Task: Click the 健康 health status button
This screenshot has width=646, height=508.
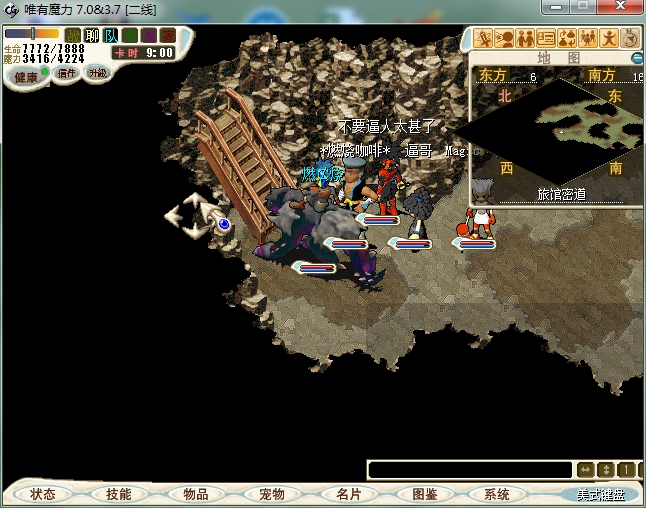Action: pyautogui.click(x=25, y=77)
